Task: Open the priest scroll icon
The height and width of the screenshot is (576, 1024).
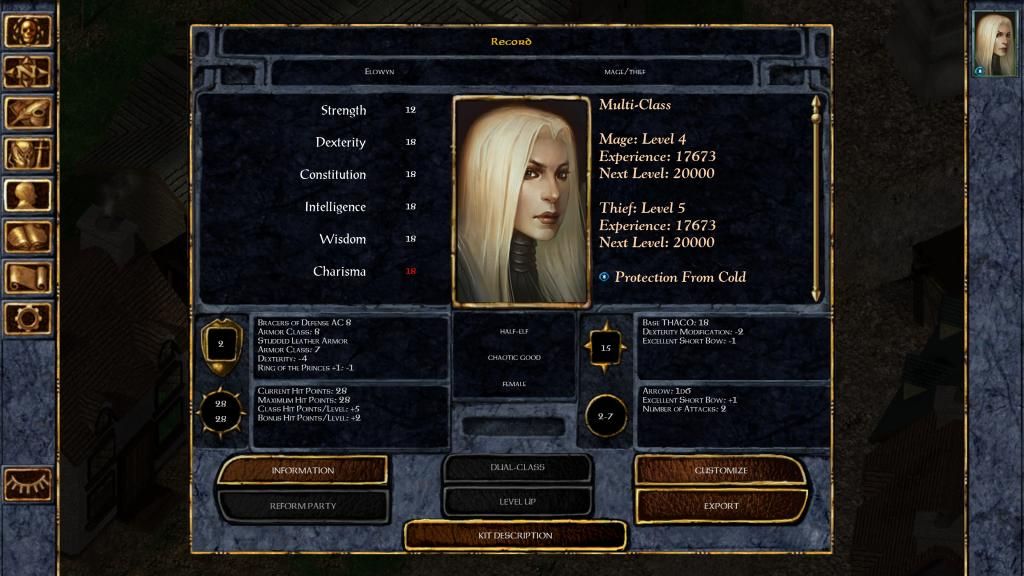Action: [x=28, y=278]
